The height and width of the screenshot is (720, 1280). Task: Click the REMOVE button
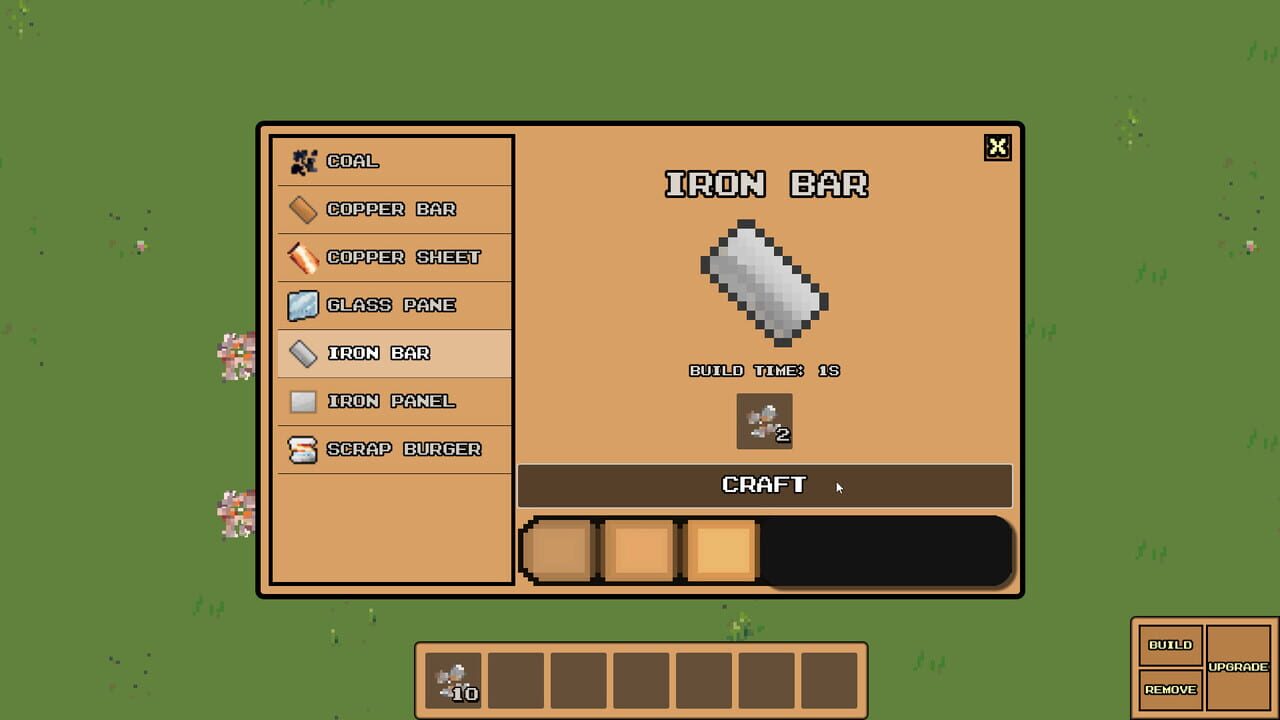click(1170, 690)
